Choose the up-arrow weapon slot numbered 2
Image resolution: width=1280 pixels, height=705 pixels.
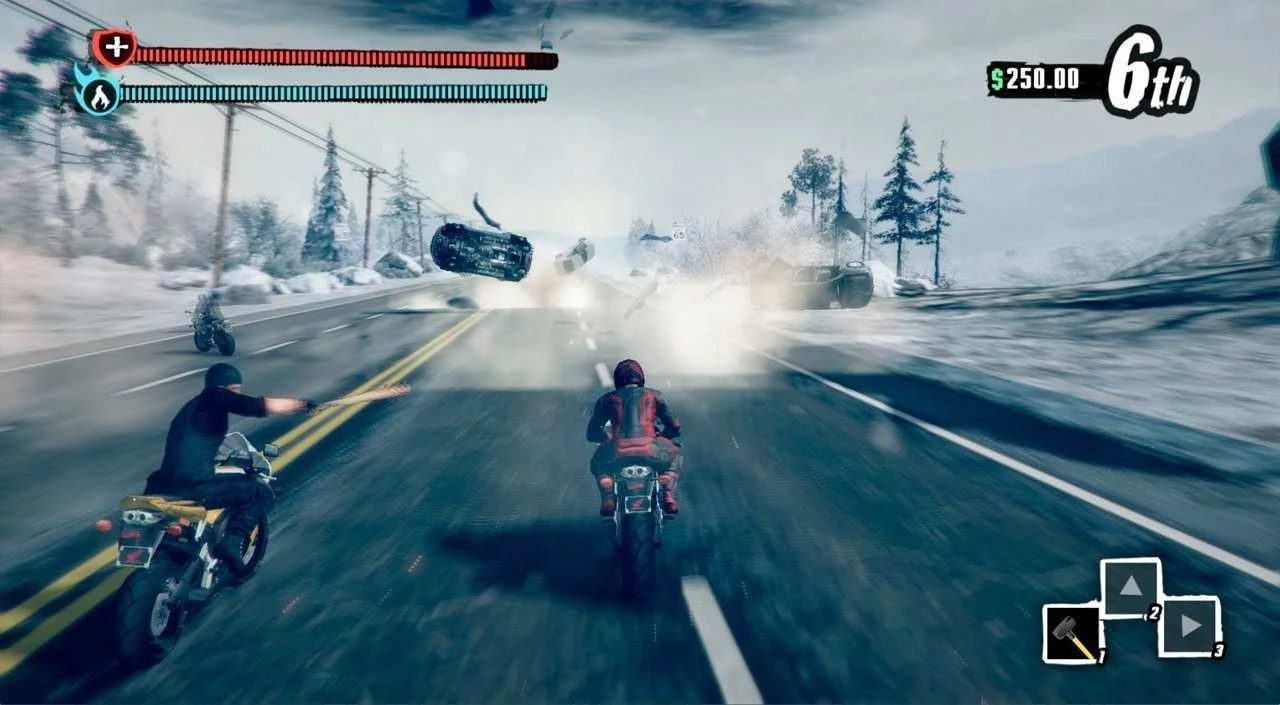click(1130, 588)
